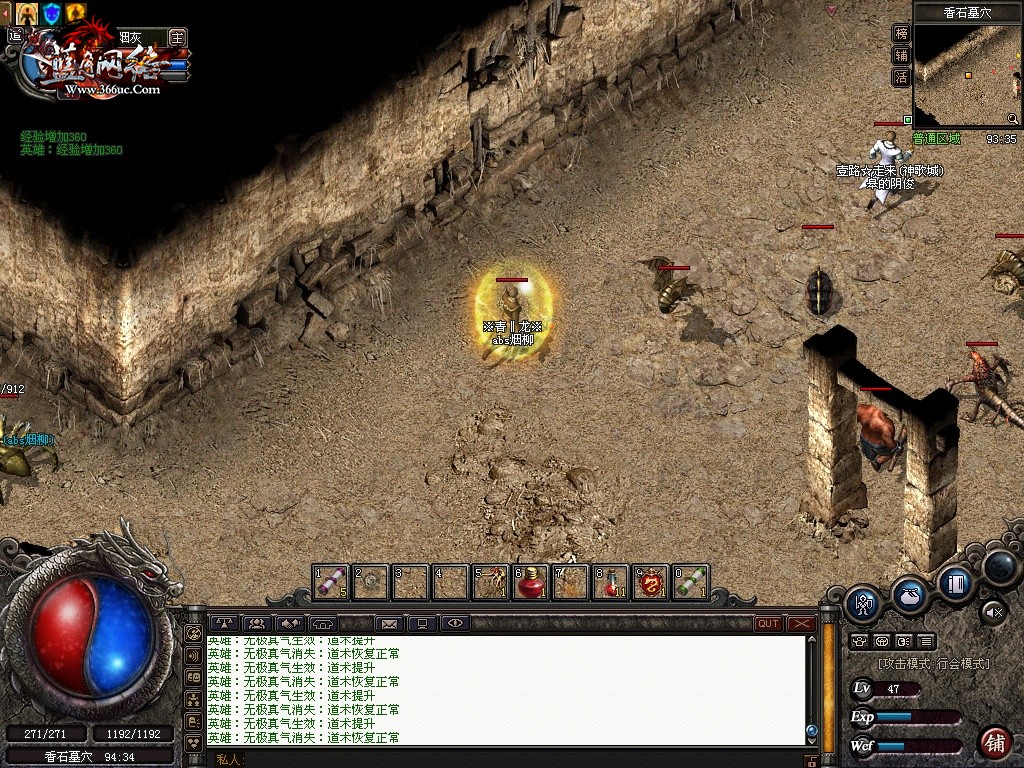The image size is (1024, 768).
Task: Use the green scroll in hotbar slot 0
Action: [690, 582]
